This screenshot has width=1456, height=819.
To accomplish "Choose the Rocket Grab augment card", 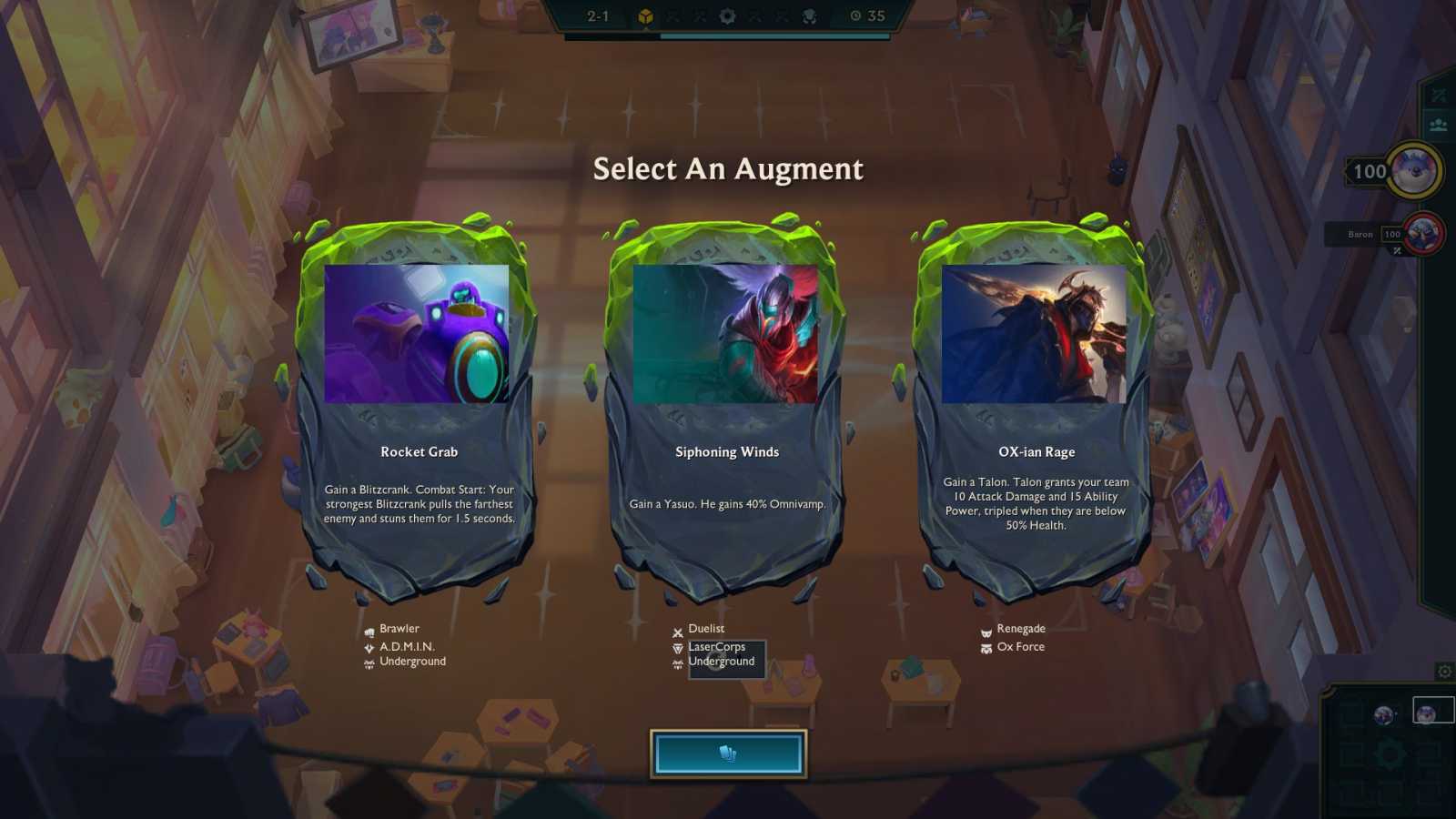I will coord(420,409).
